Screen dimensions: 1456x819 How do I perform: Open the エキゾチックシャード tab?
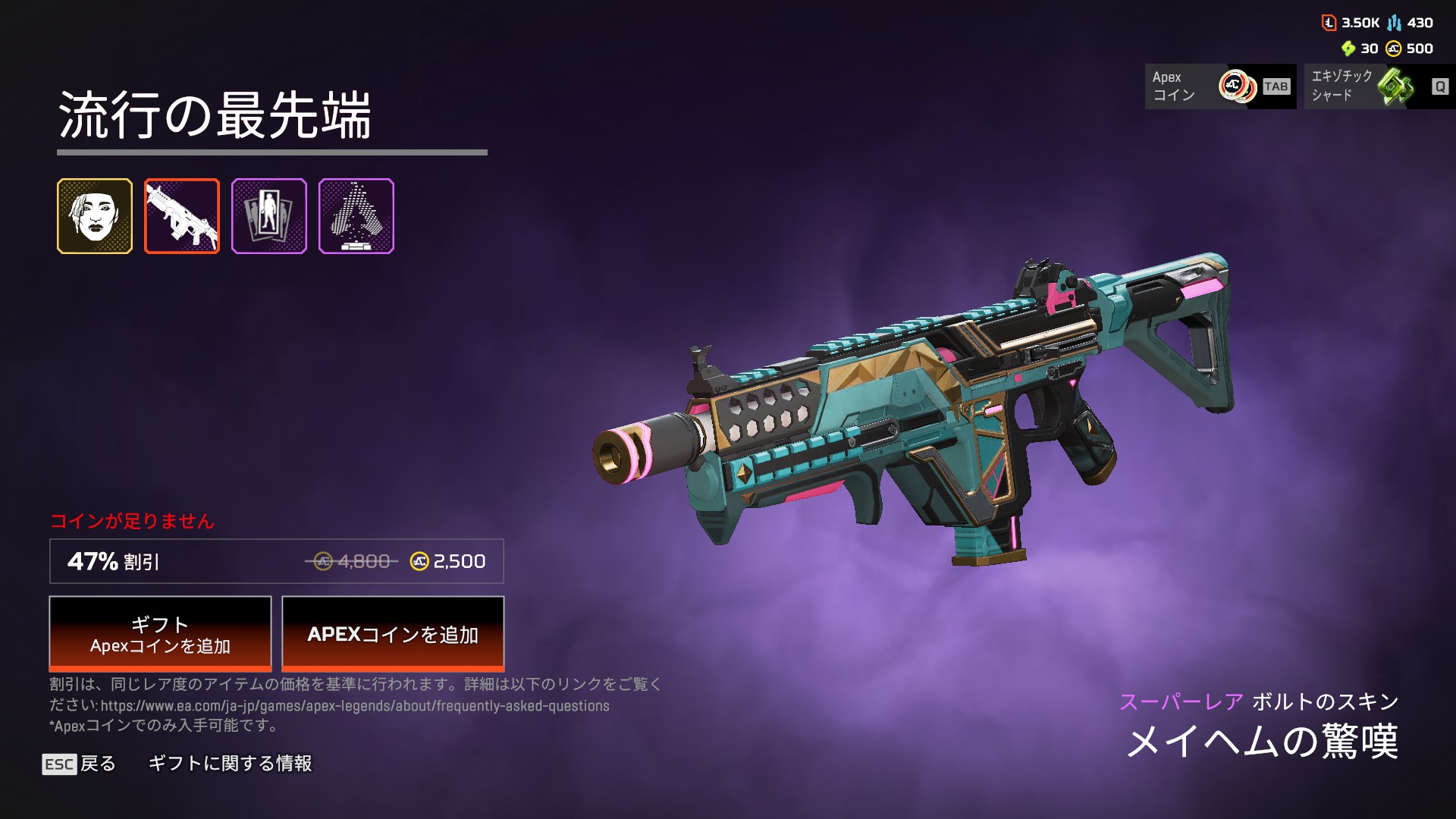[1379, 86]
